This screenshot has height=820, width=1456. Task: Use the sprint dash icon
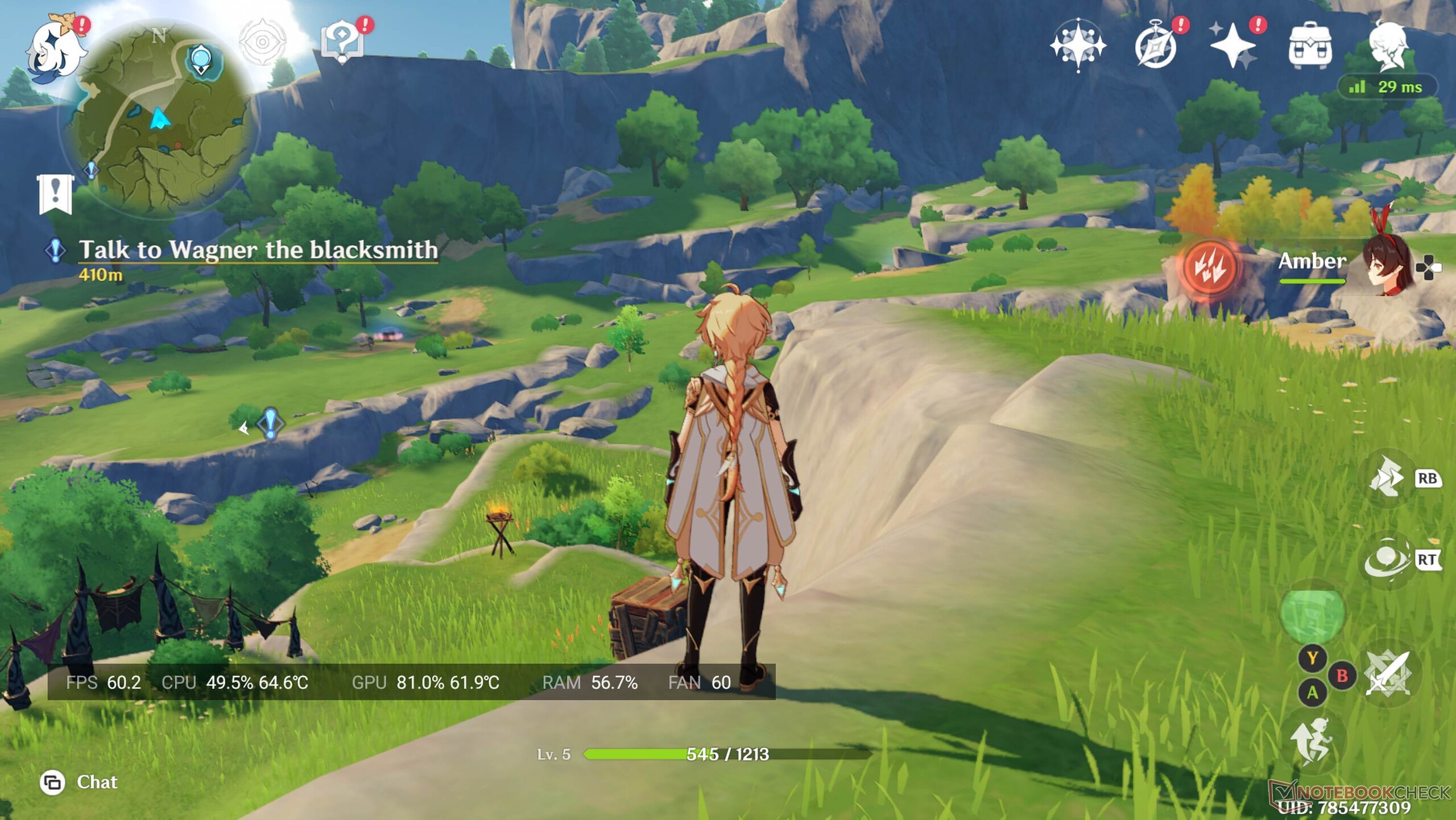tap(1388, 478)
